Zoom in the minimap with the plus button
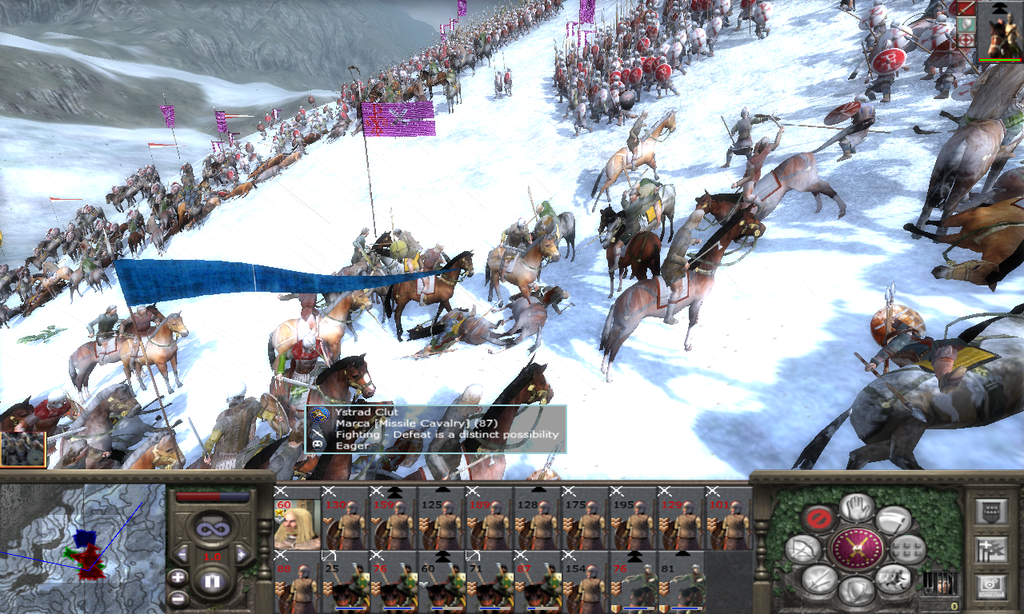 tap(177, 577)
